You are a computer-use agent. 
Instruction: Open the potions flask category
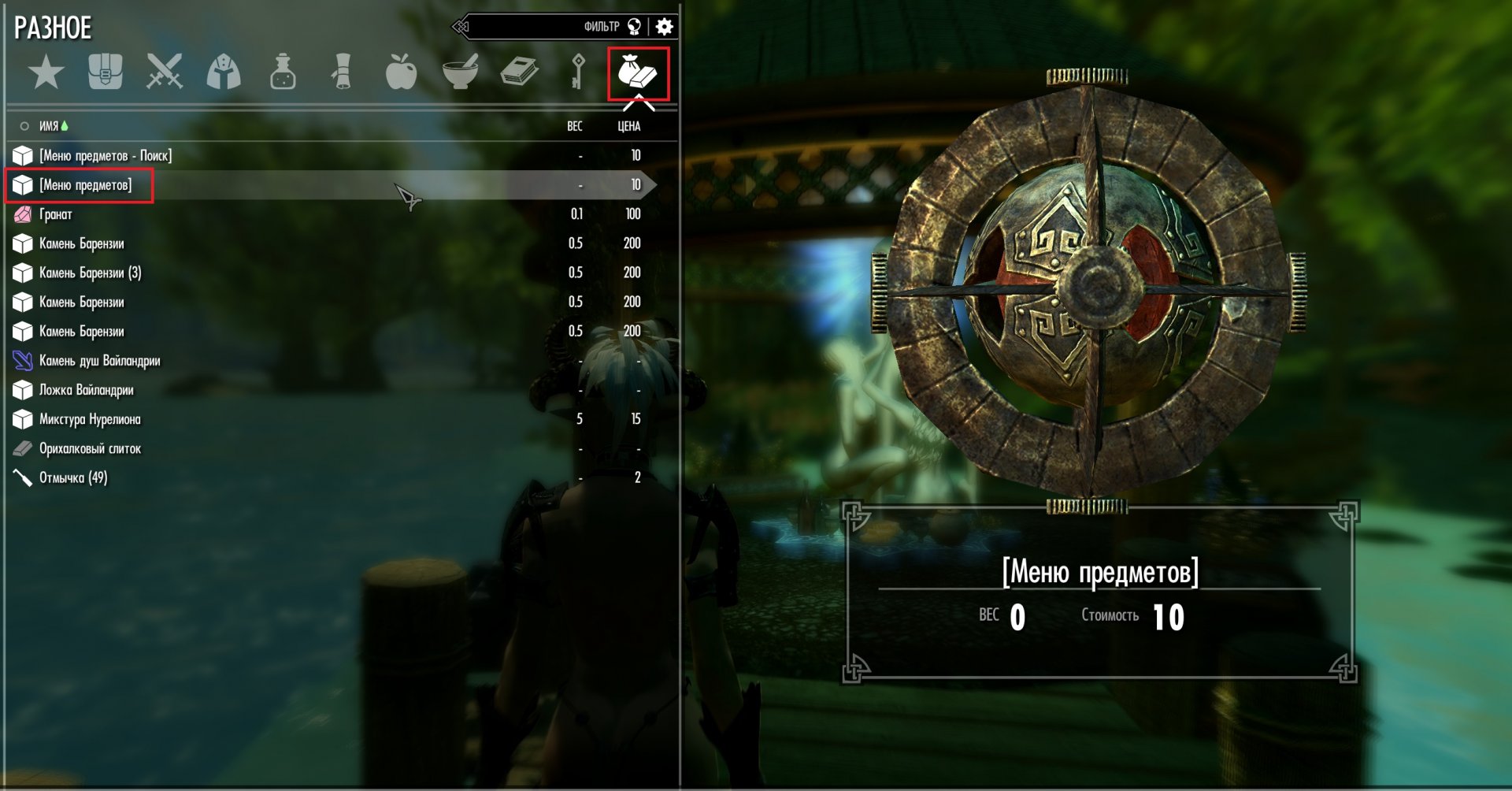pyautogui.click(x=283, y=72)
